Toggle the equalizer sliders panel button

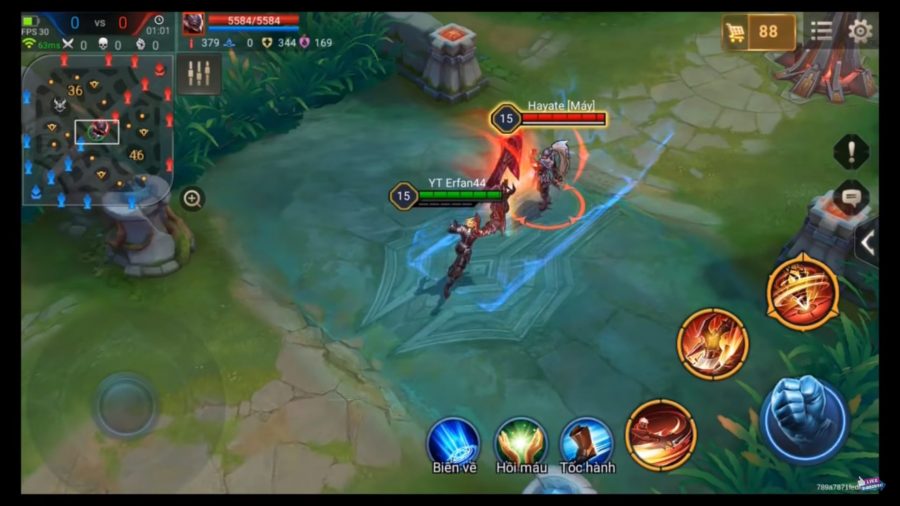199,74
